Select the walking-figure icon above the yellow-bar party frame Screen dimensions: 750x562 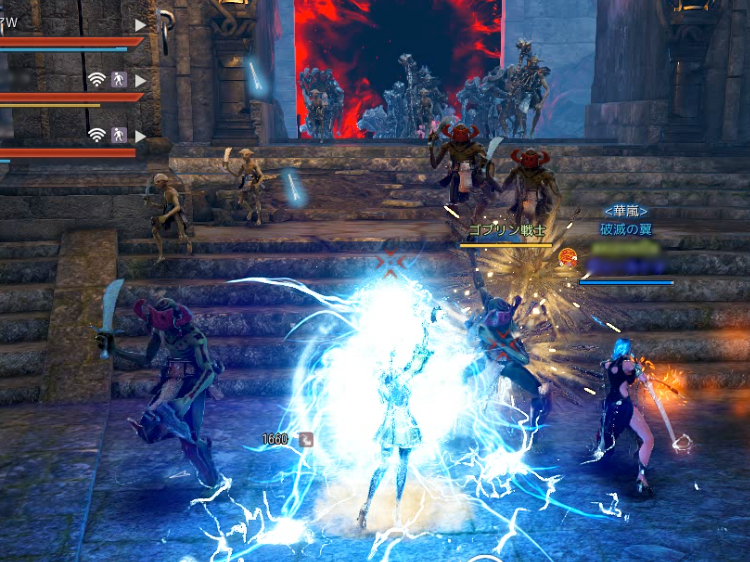click(x=119, y=80)
